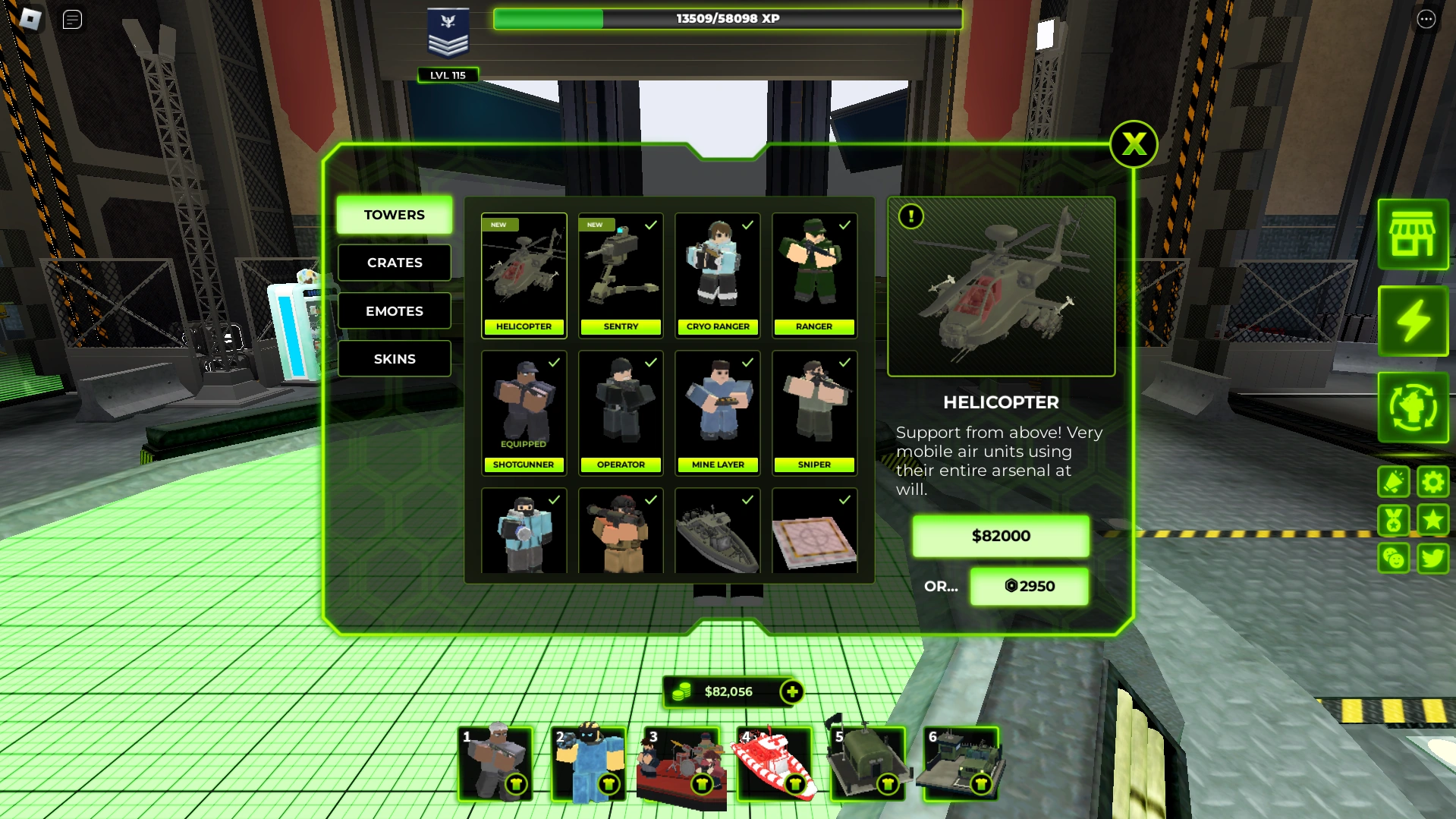This screenshot has height=819, width=1456.
Task: Open the medals icon
Action: (x=1394, y=520)
